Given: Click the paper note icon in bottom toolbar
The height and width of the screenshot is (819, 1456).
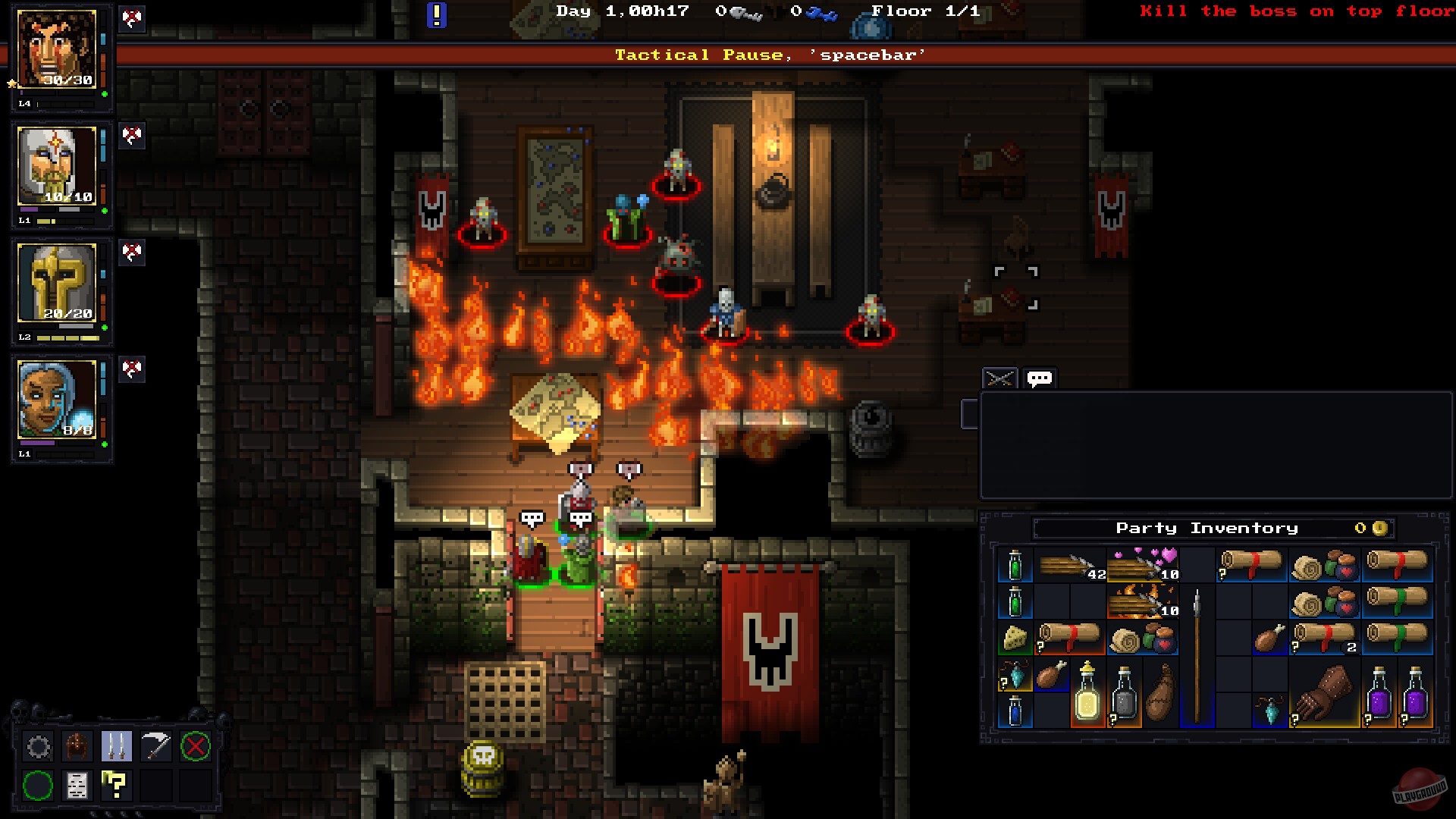Looking at the screenshot, I should tap(76, 786).
